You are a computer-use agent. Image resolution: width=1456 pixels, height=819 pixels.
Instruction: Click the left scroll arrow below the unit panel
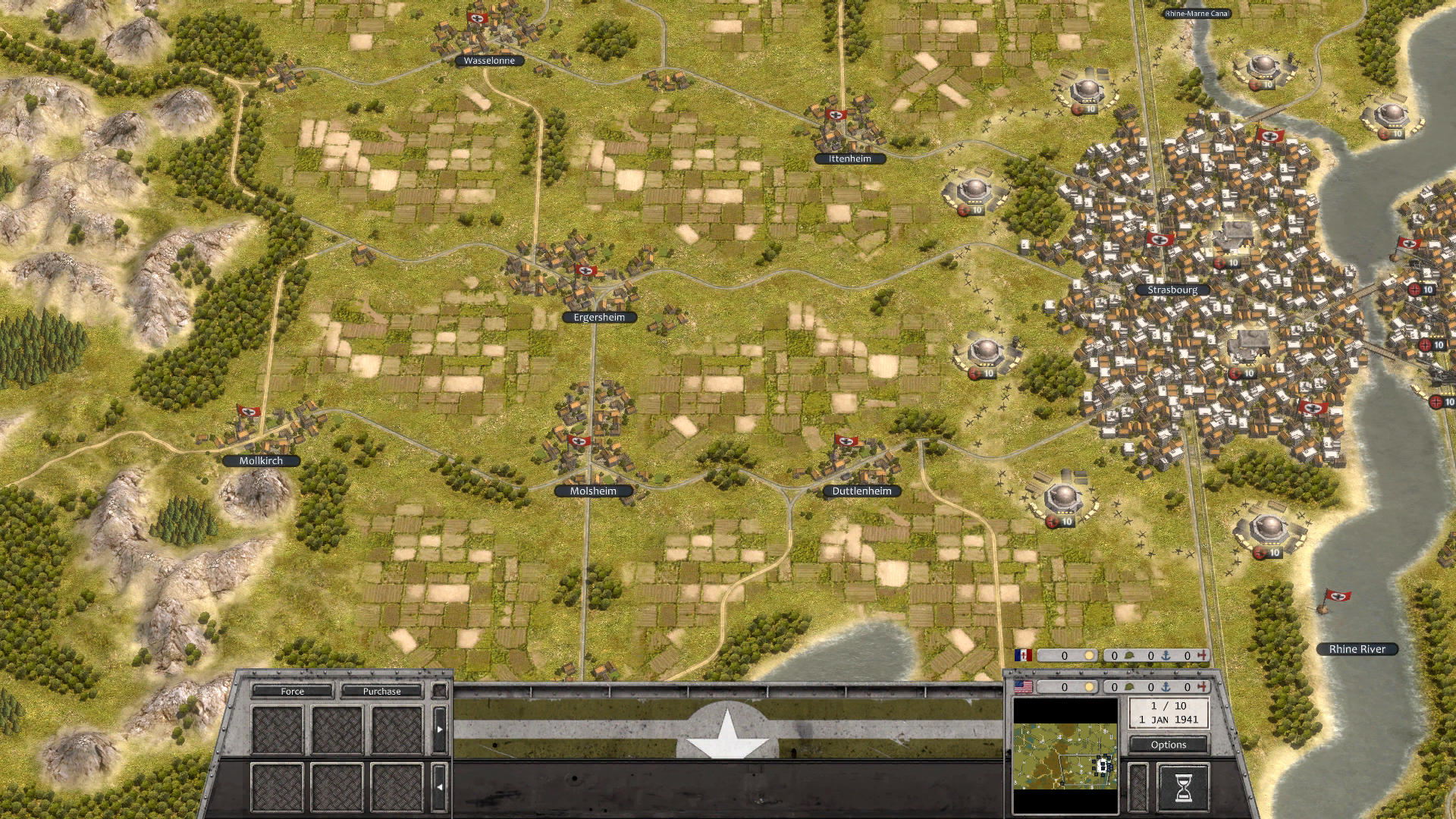tap(439, 786)
